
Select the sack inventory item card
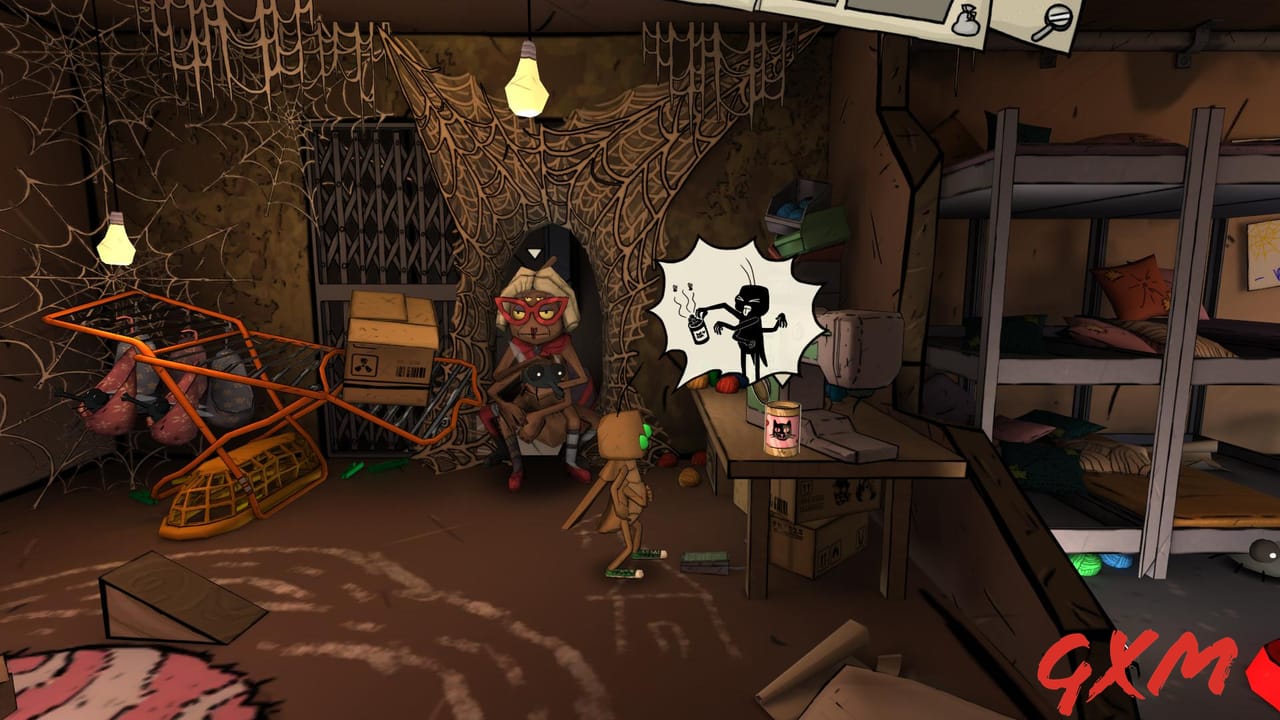tap(967, 20)
